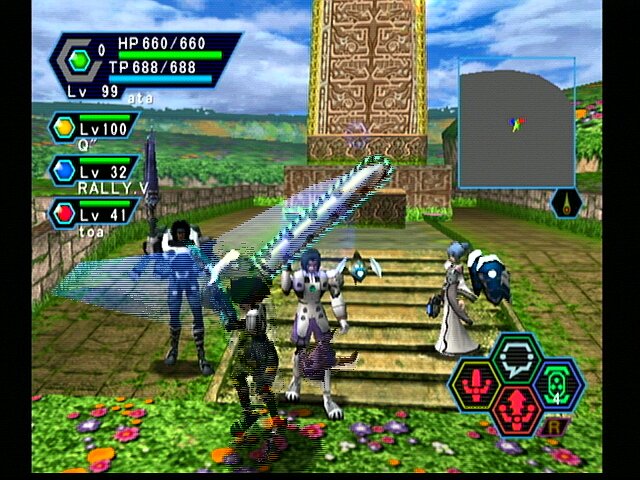Screen dimensions: 640x480
Task: Select the speech bubble chat action
Action: pos(516,355)
